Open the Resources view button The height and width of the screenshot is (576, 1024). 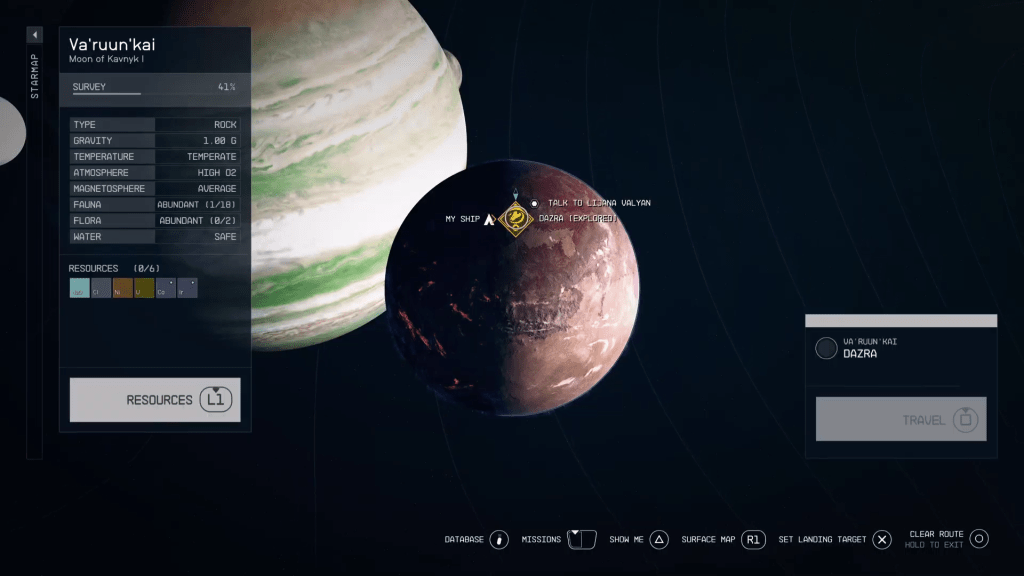pos(155,400)
